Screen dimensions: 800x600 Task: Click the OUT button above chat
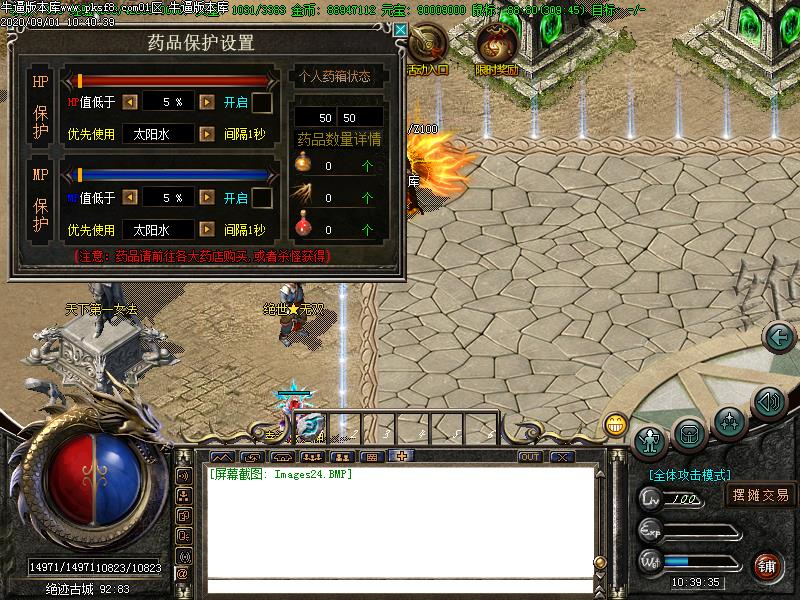[x=530, y=457]
